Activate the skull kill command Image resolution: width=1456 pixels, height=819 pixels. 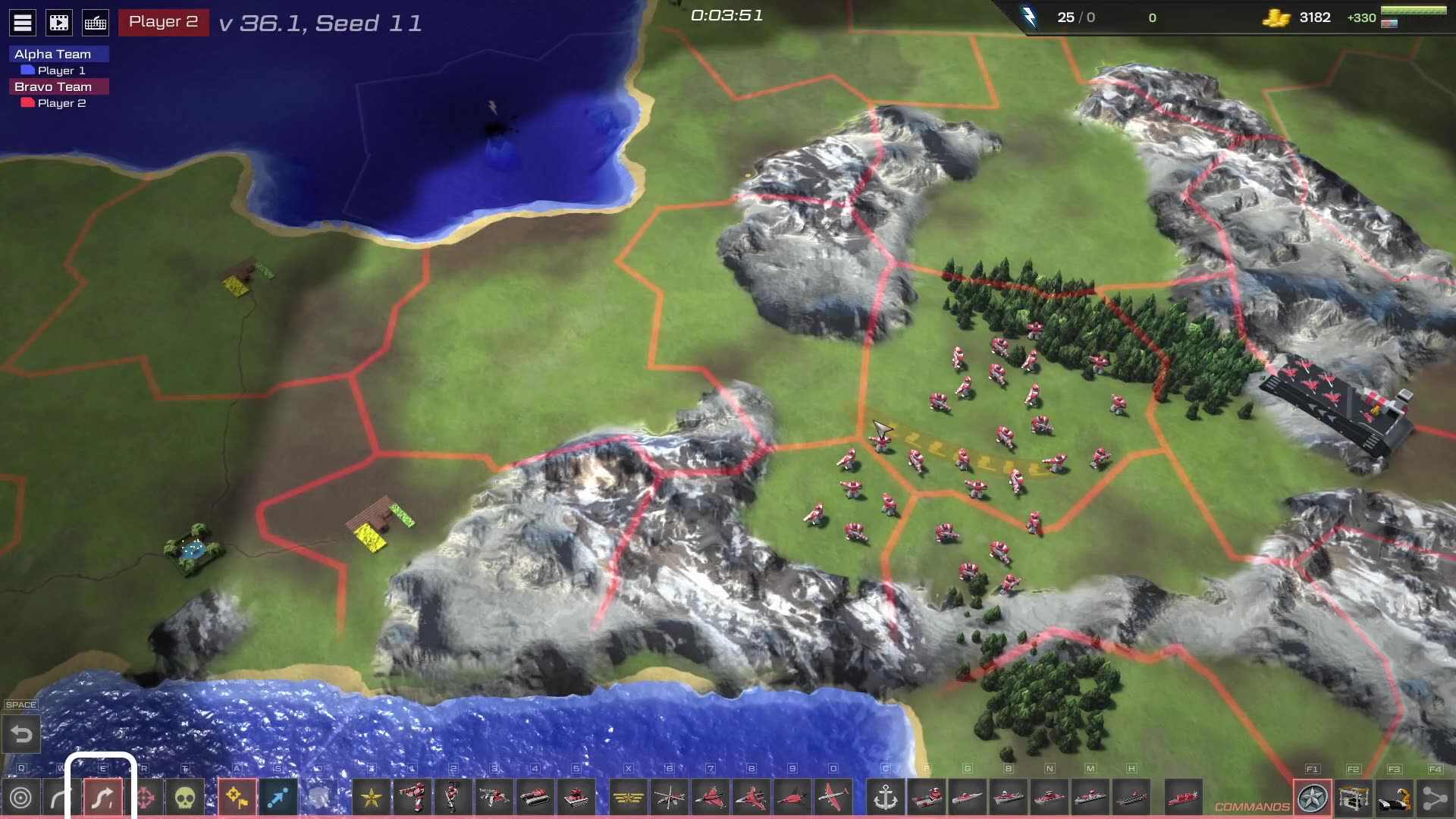point(185,798)
